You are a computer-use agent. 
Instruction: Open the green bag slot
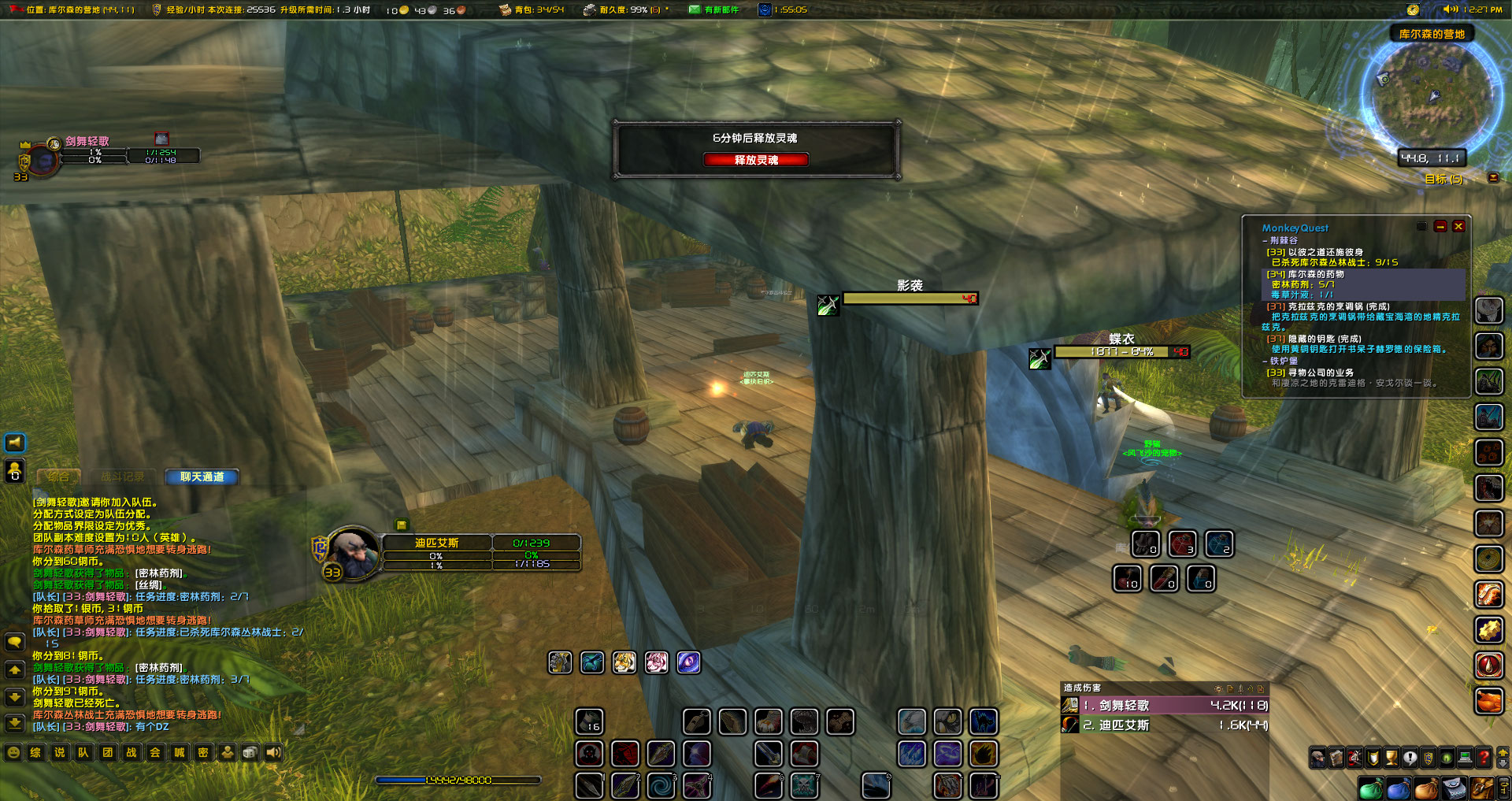tap(1370, 788)
